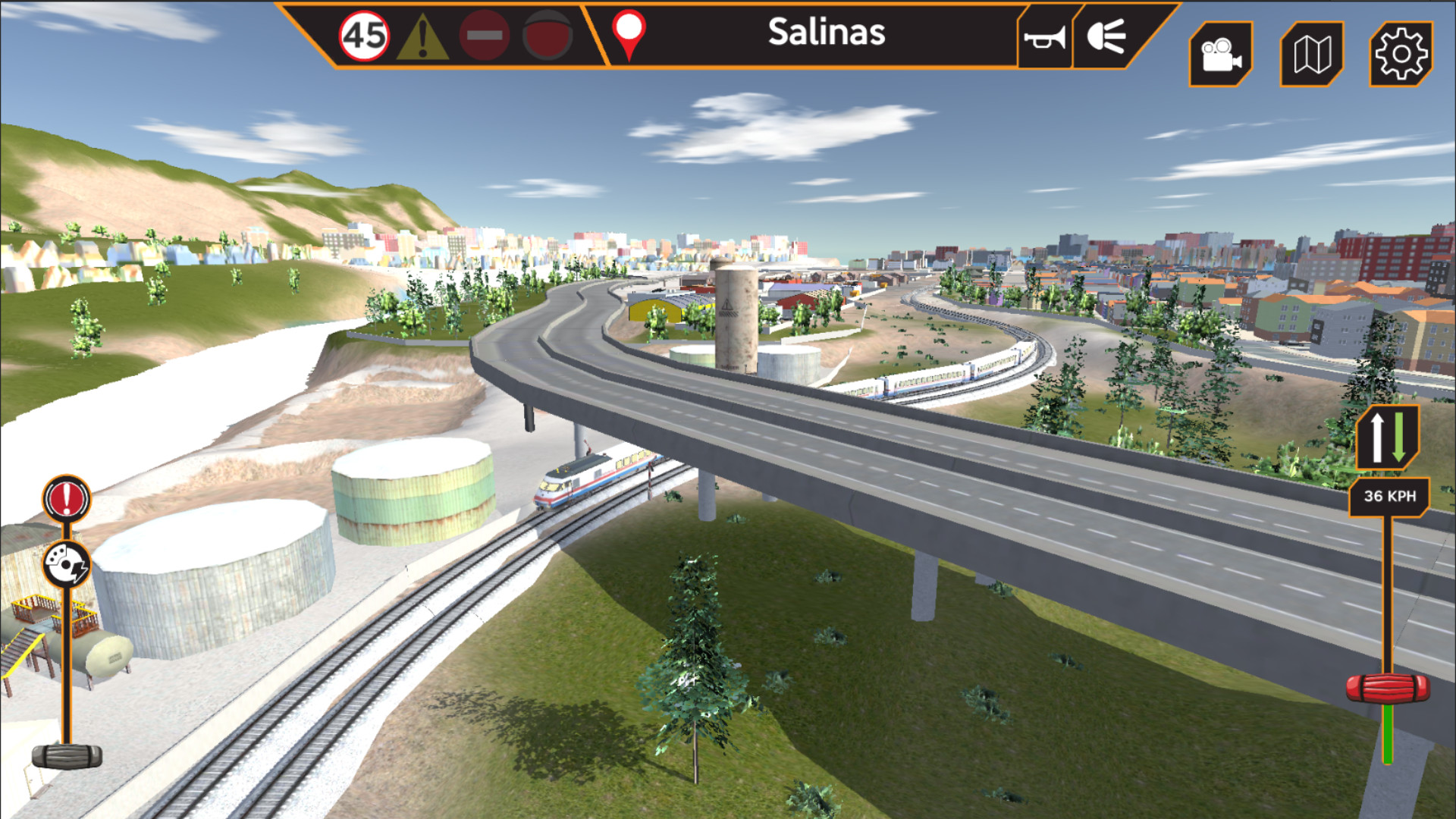
Task: Click the 36 KPH speed readout
Action: coord(1389,497)
